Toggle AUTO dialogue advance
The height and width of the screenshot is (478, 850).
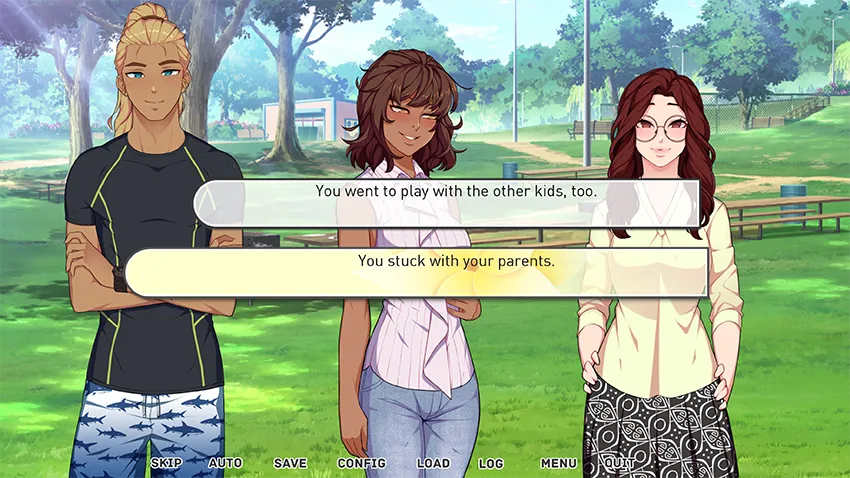point(225,464)
